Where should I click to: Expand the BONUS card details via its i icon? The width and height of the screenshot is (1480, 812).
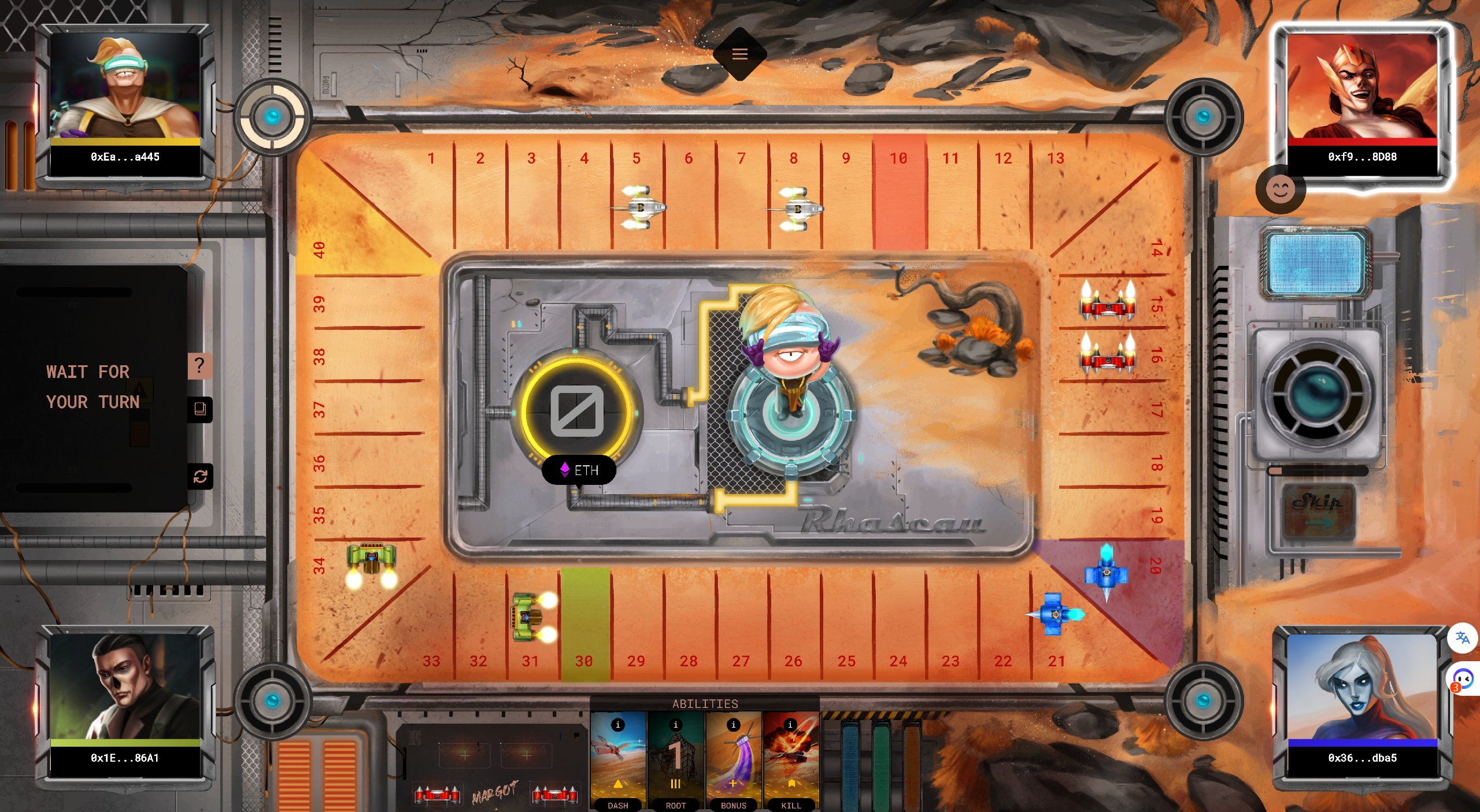(x=733, y=725)
